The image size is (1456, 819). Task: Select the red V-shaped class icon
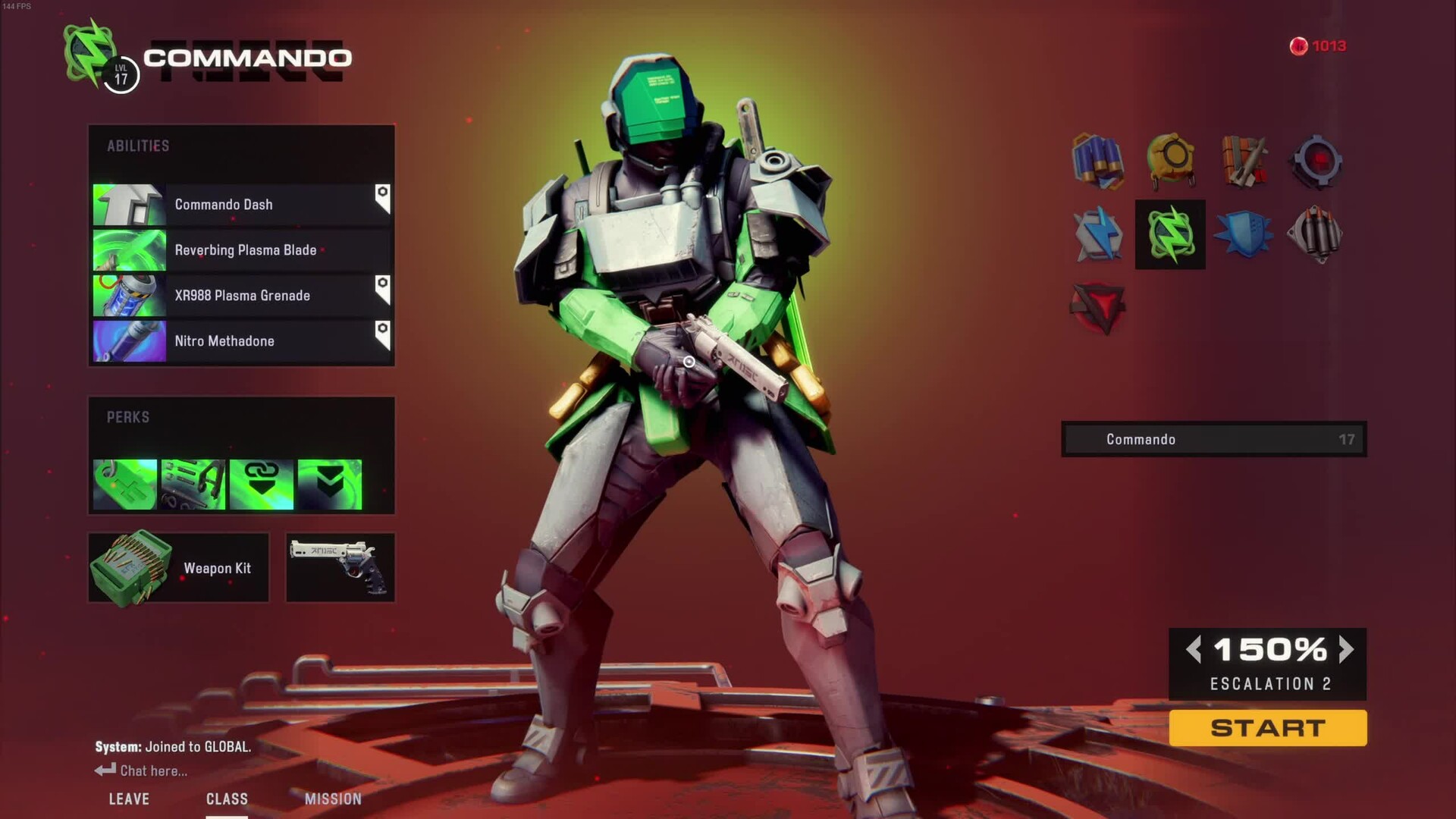point(1097,308)
